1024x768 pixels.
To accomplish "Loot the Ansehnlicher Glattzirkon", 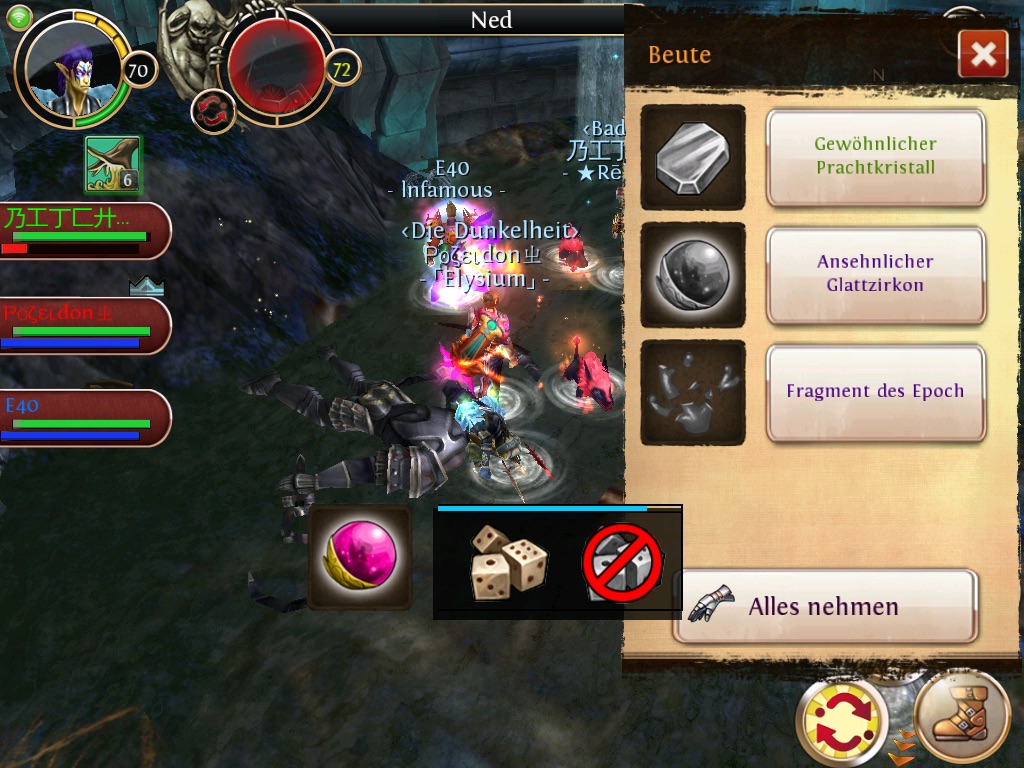I will click(875, 274).
